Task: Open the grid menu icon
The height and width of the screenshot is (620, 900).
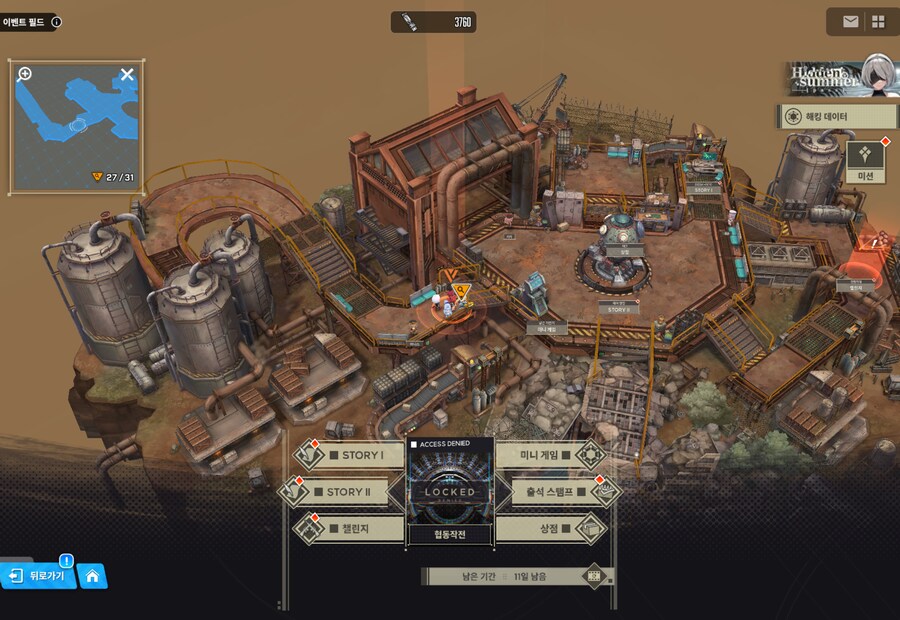Action: click(x=878, y=21)
